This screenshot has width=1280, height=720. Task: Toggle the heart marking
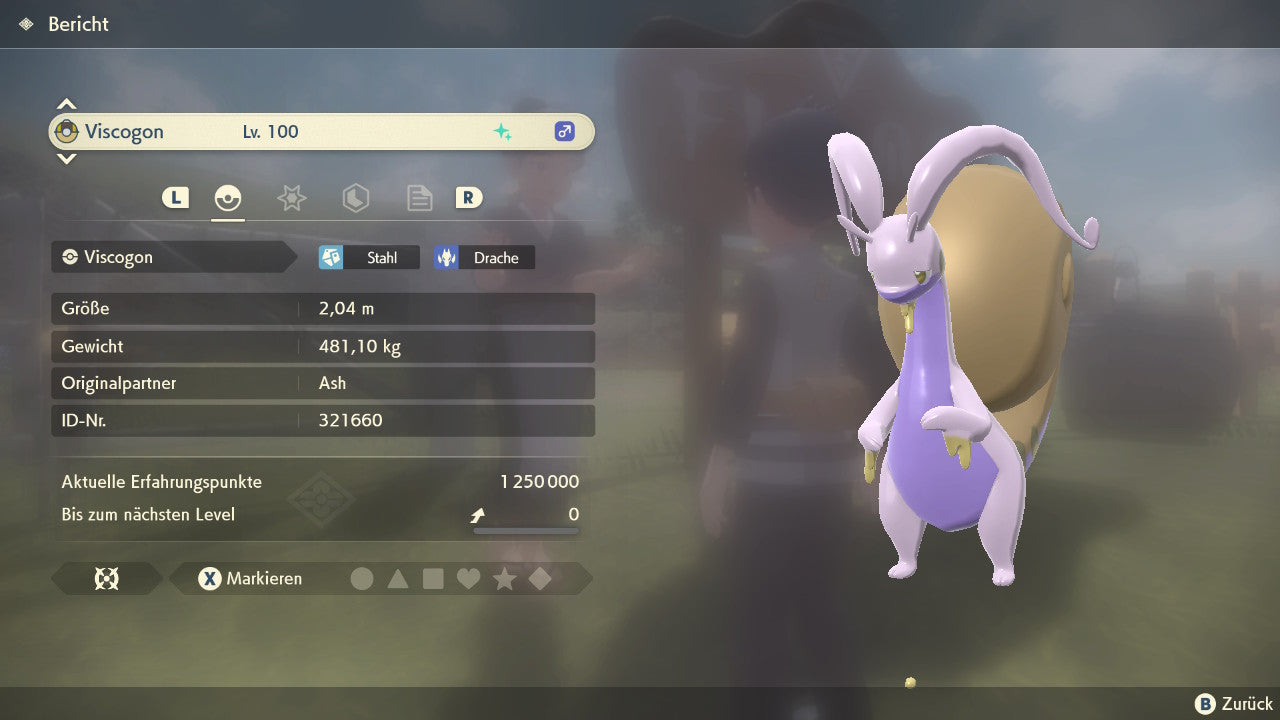click(x=468, y=578)
